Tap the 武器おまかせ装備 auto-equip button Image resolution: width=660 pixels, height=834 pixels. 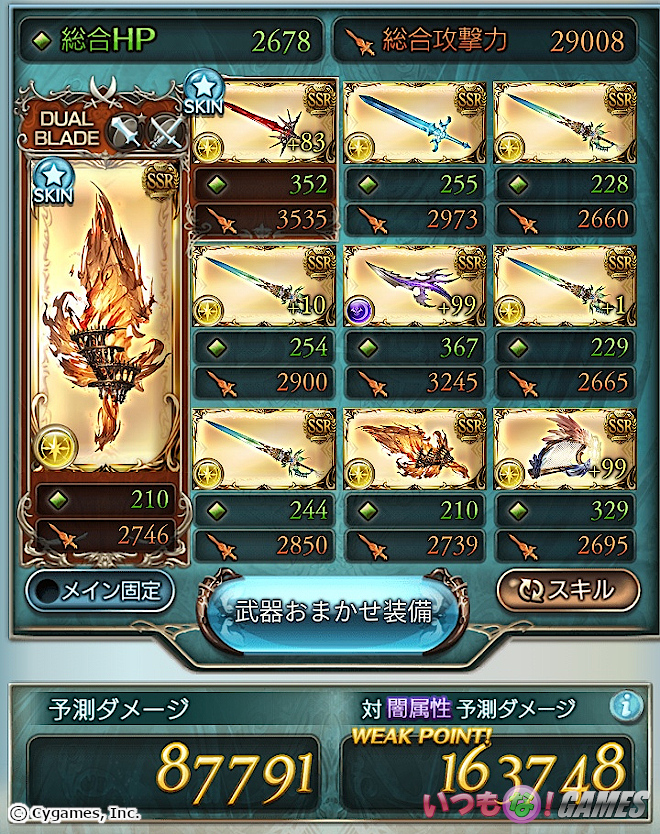tap(333, 611)
